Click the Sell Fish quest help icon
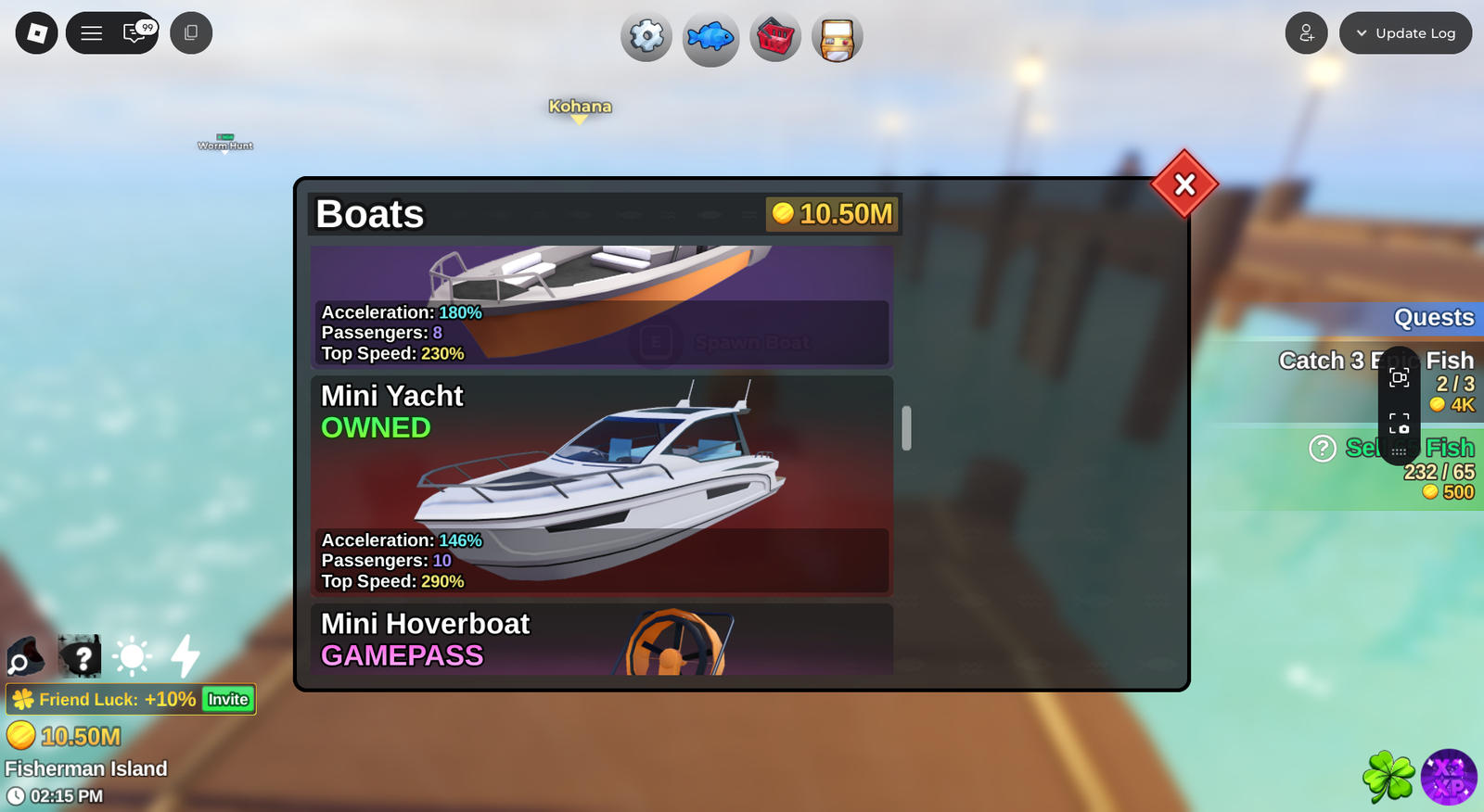Viewport: 1484px width, 812px height. (x=1322, y=449)
